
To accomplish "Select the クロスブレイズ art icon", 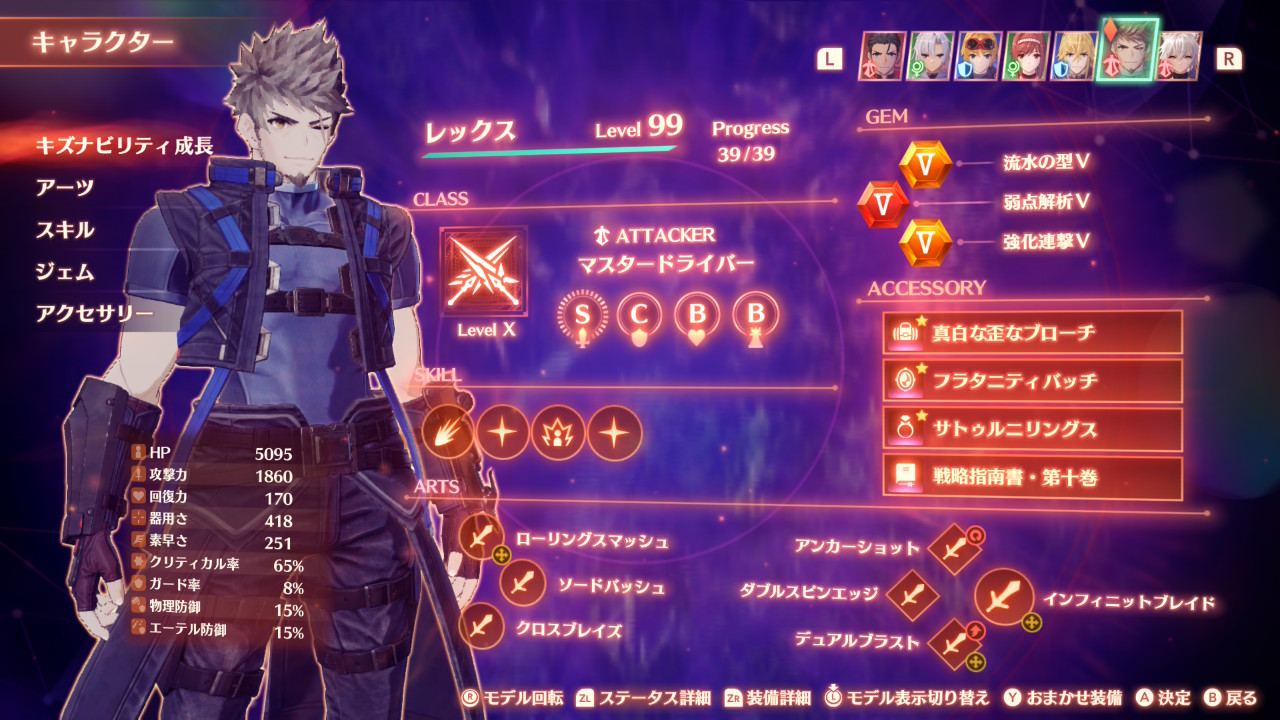I will coord(482,627).
